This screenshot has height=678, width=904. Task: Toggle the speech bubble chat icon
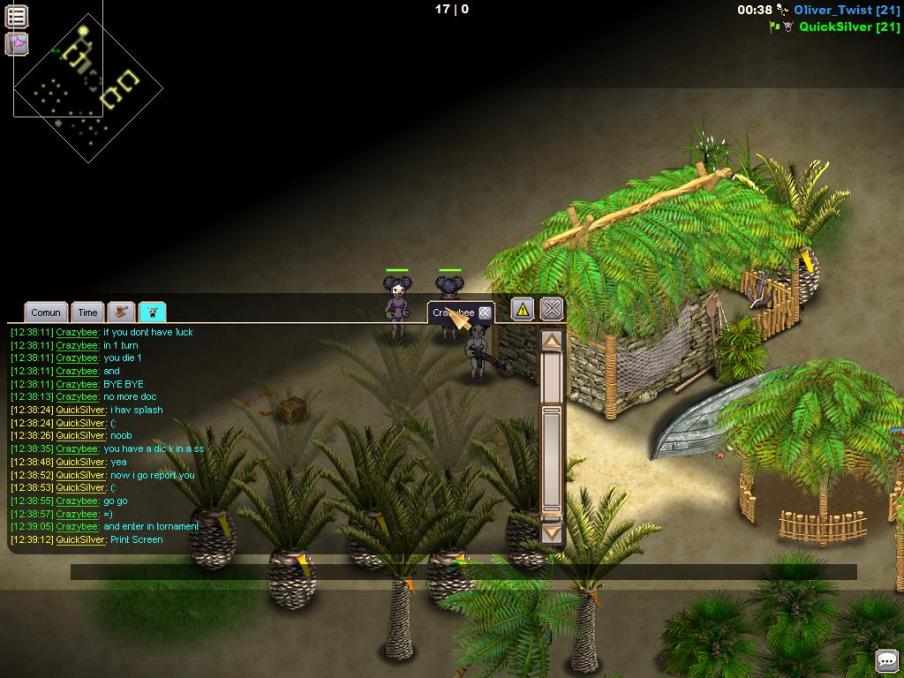click(x=887, y=661)
